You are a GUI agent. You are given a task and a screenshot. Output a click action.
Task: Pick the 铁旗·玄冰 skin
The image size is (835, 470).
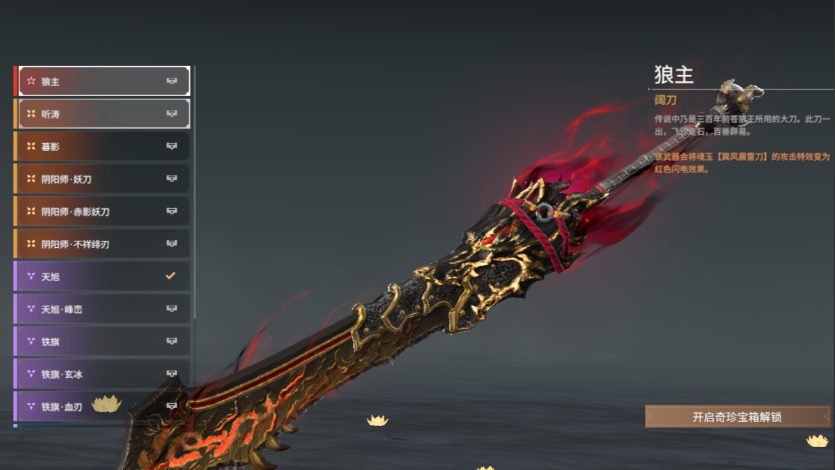click(x=102, y=374)
